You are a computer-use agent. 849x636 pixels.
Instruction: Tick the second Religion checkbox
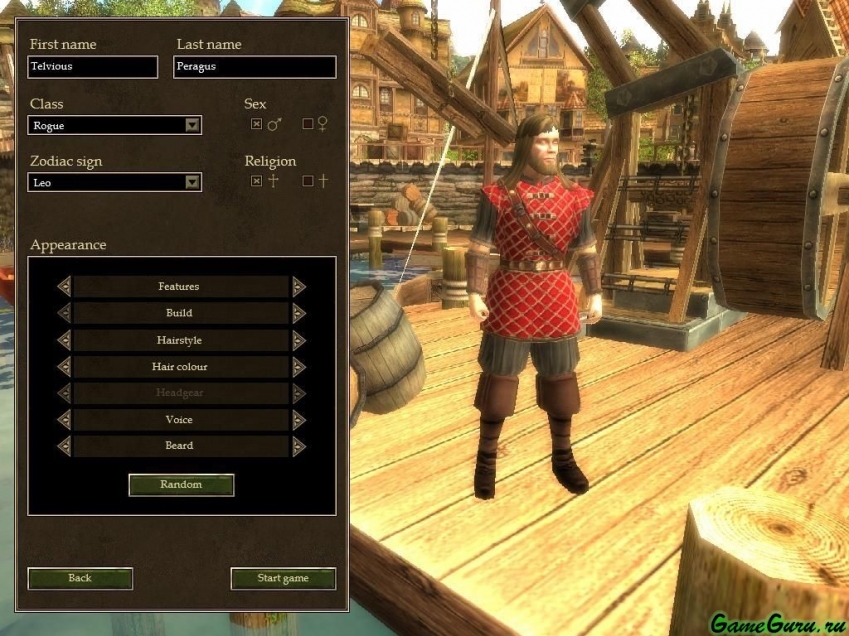click(x=308, y=181)
